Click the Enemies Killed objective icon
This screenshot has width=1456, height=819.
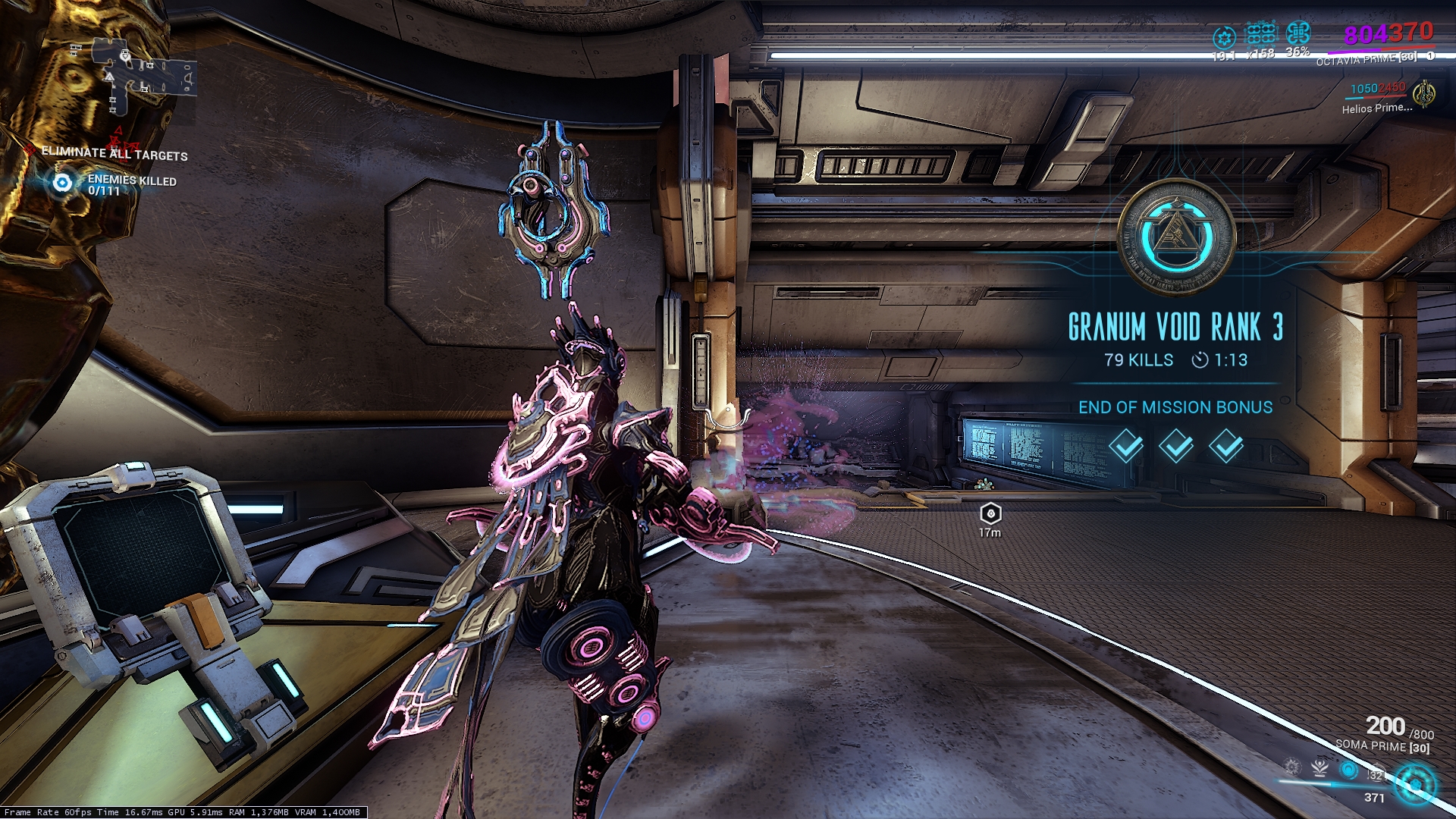pyautogui.click(x=62, y=183)
